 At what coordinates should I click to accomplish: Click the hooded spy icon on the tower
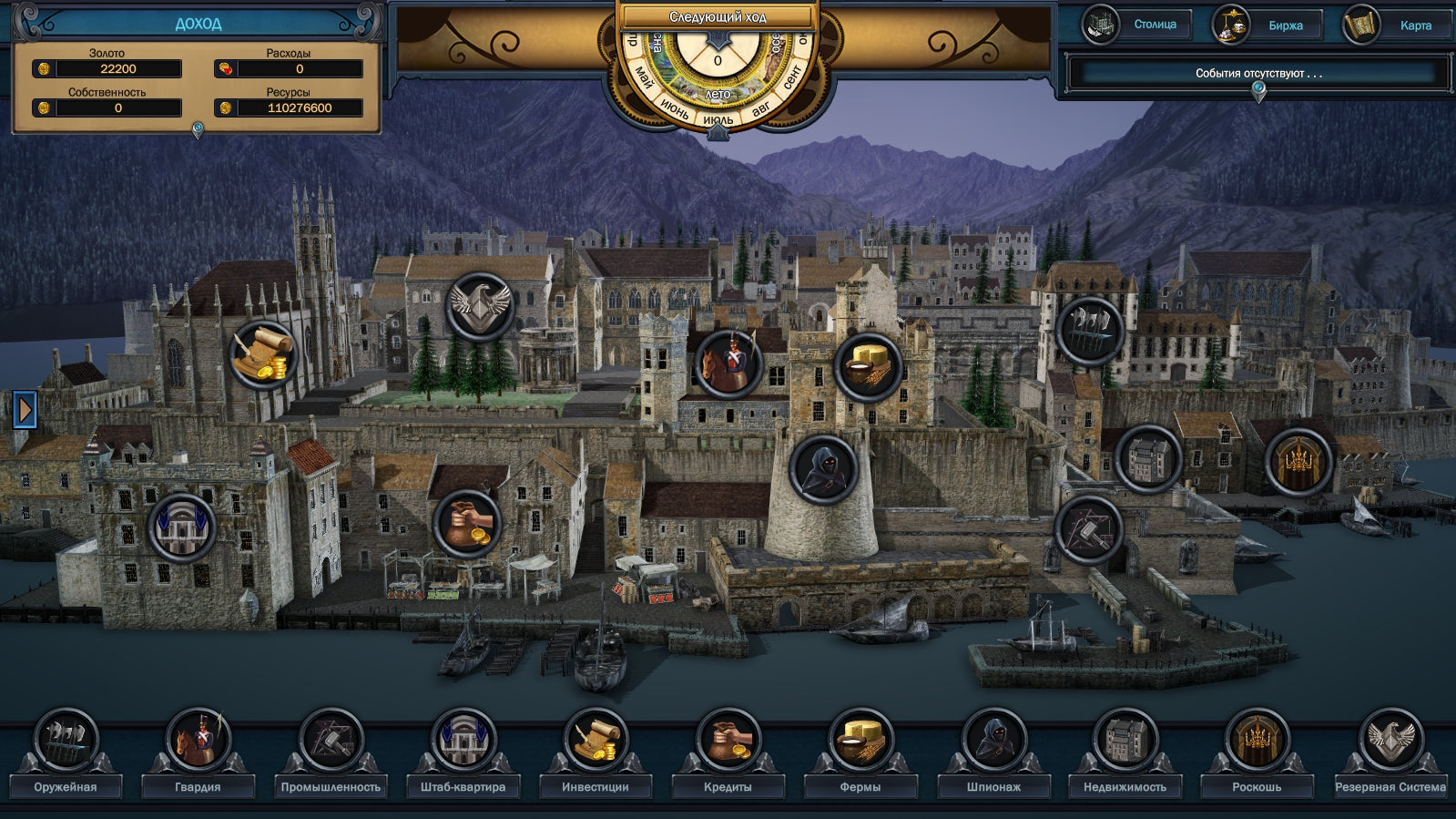tap(823, 469)
